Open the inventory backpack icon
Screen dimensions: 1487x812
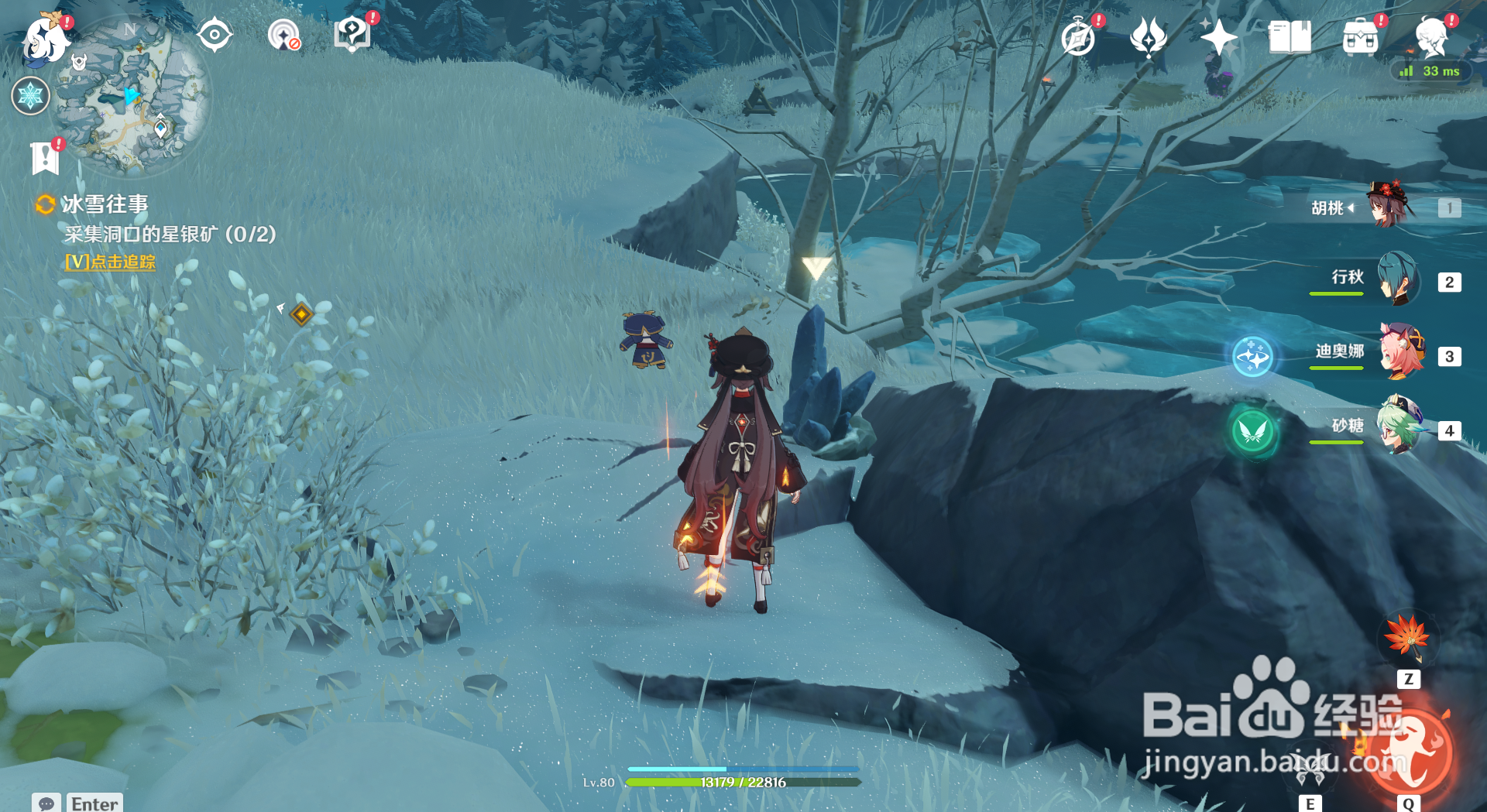click(x=1361, y=37)
